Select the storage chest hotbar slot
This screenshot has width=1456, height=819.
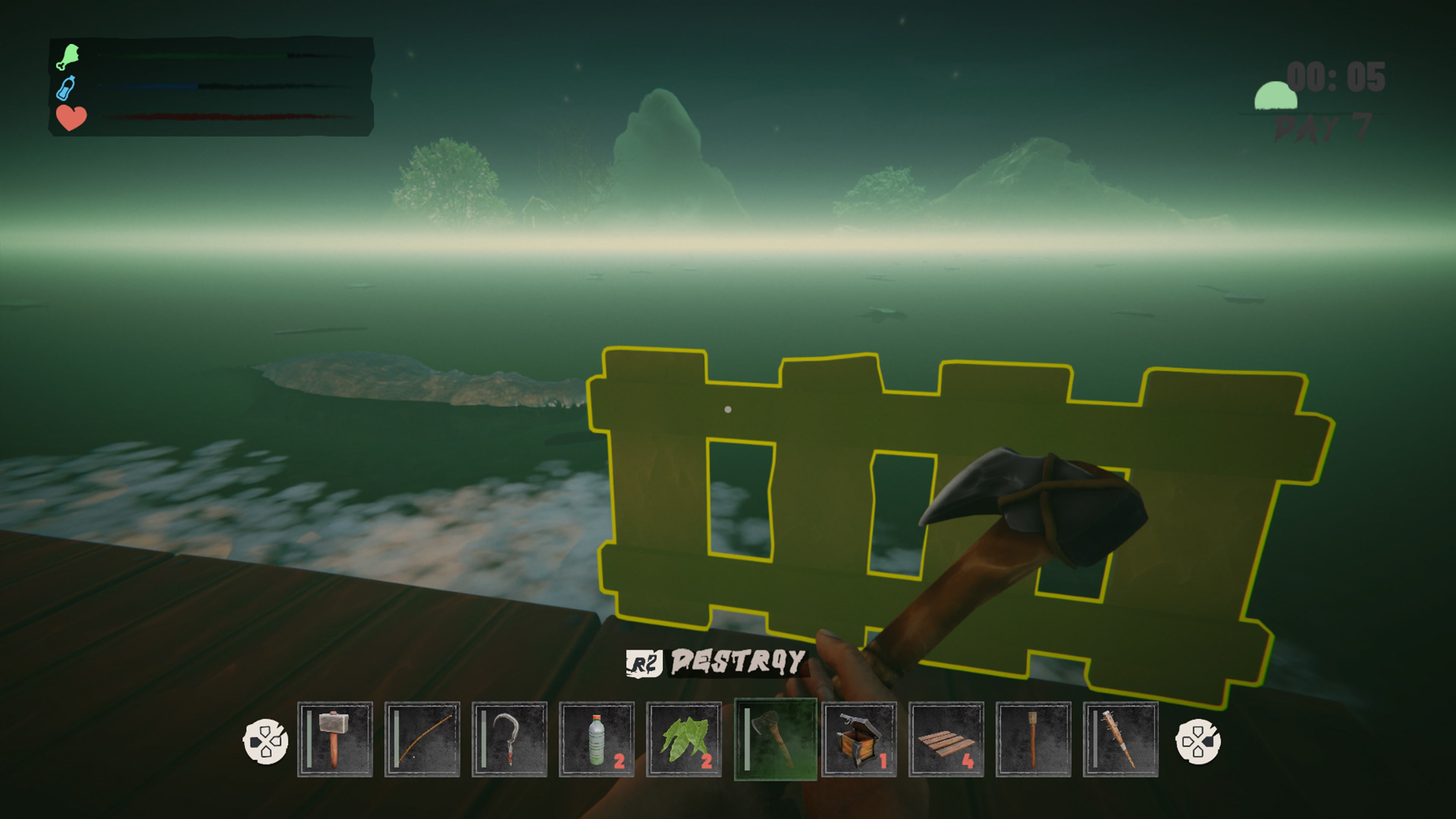tap(858, 739)
